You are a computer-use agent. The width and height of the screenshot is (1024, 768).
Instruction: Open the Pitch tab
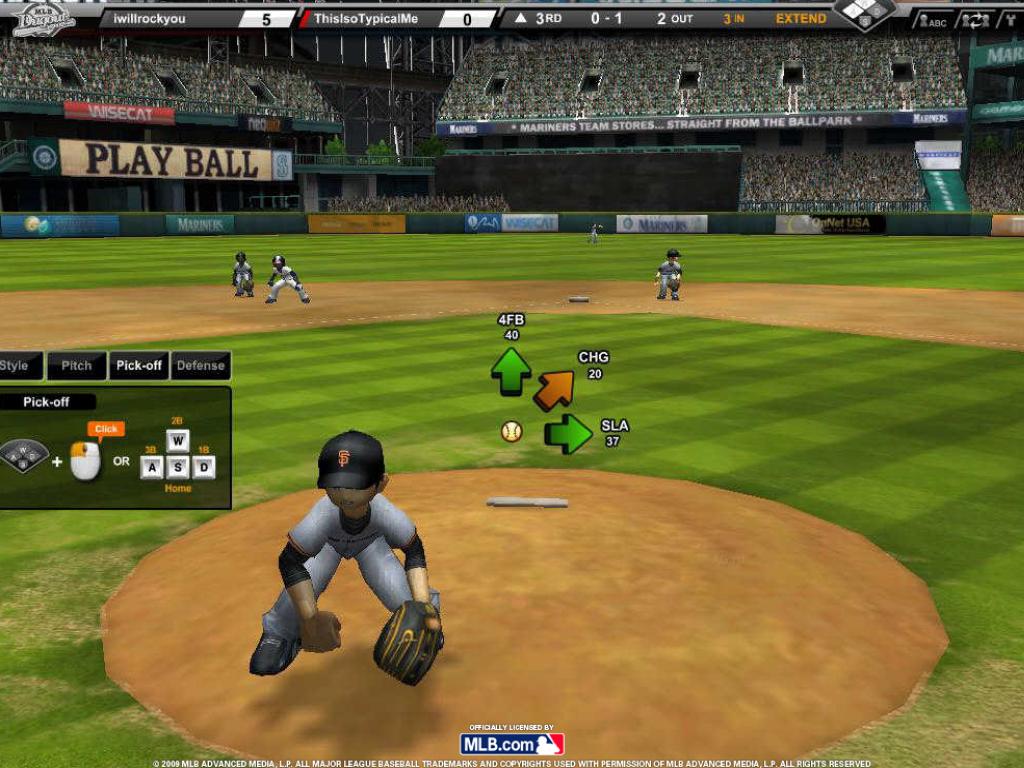[76, 366]
